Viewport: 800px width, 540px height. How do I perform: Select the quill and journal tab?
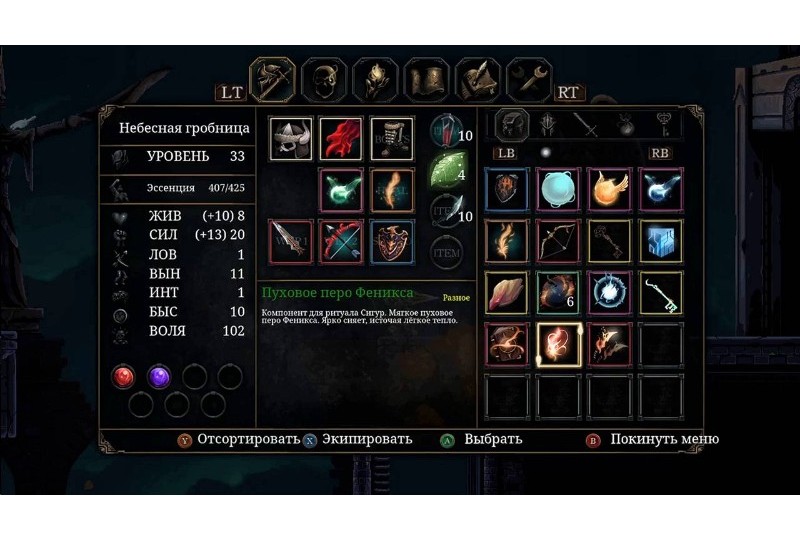point(478,80)
